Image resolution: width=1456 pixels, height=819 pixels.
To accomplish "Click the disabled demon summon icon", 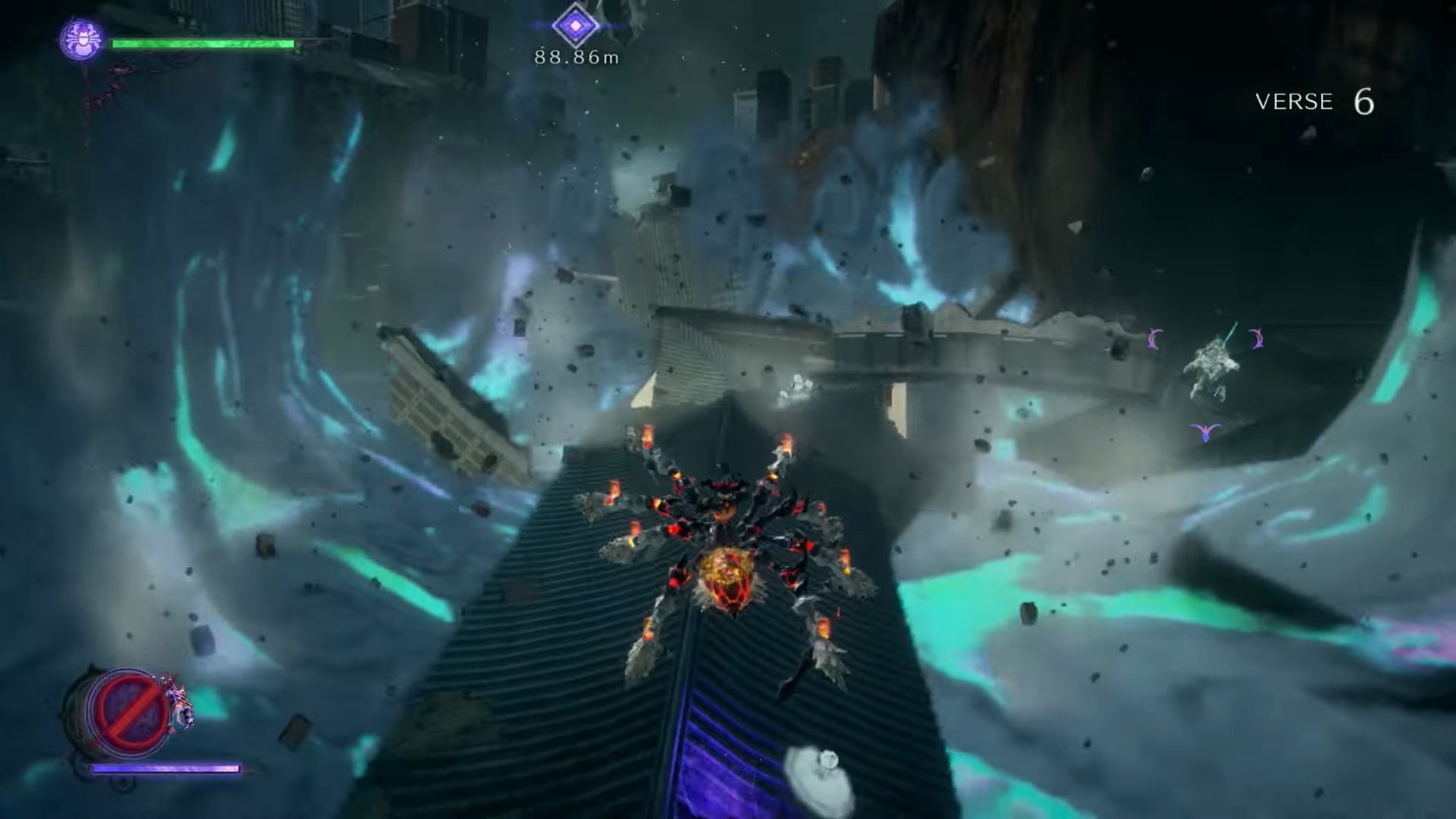I will tap(127, 710).
